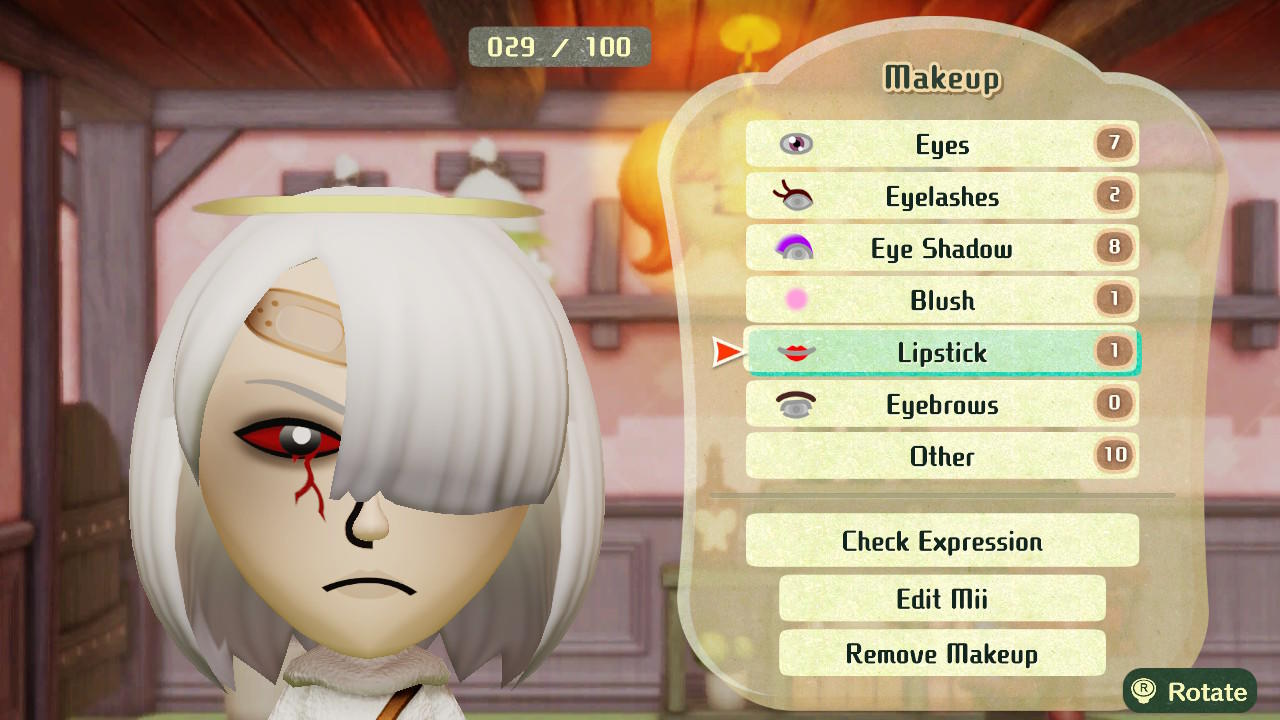
Task: Click the Eyebrows icon
Action: [x=793, y=404]
